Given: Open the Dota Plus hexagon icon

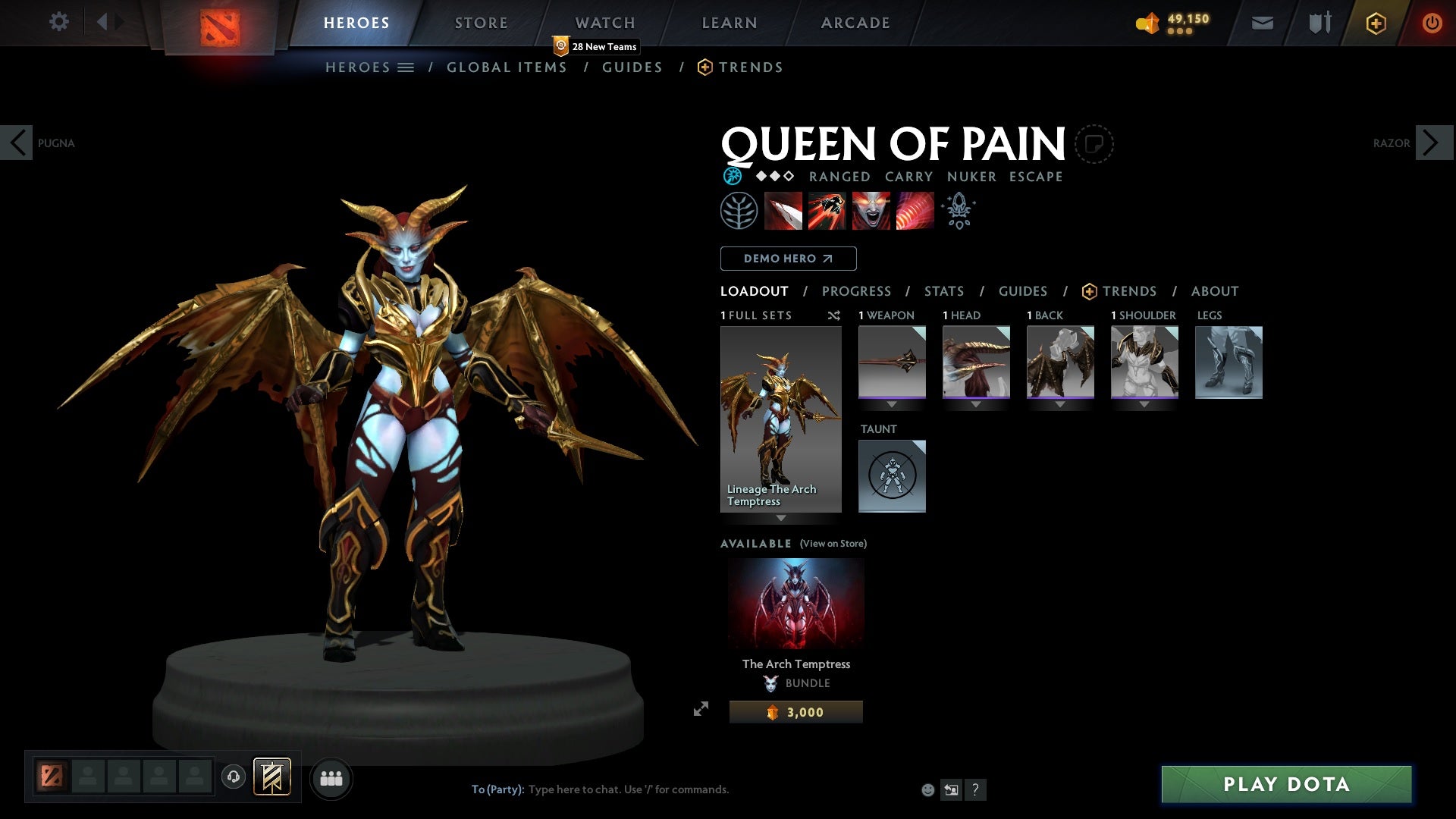Looking at the screenshot, I should click(1375, 23).
